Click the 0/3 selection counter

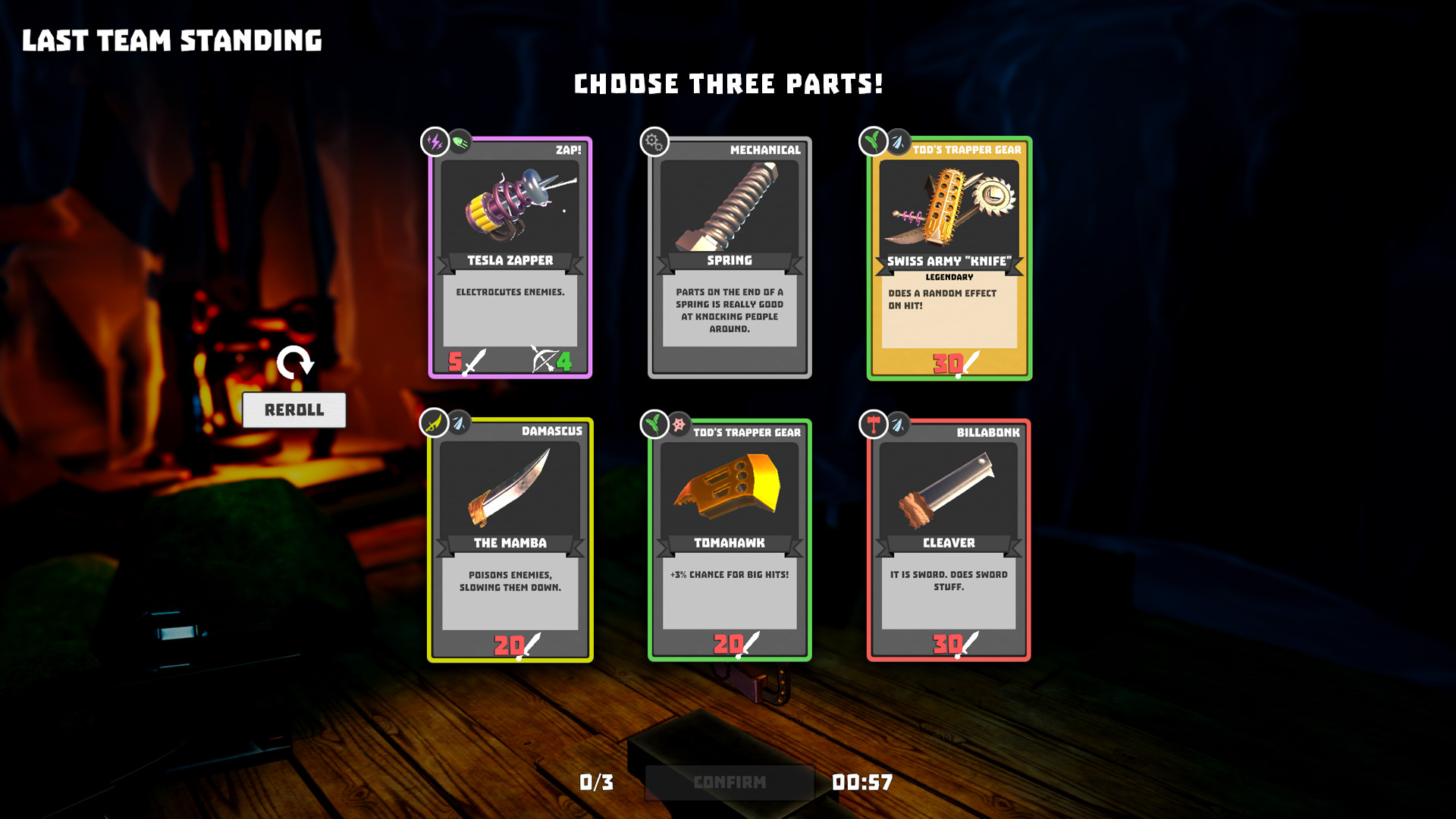pos(596,781)
